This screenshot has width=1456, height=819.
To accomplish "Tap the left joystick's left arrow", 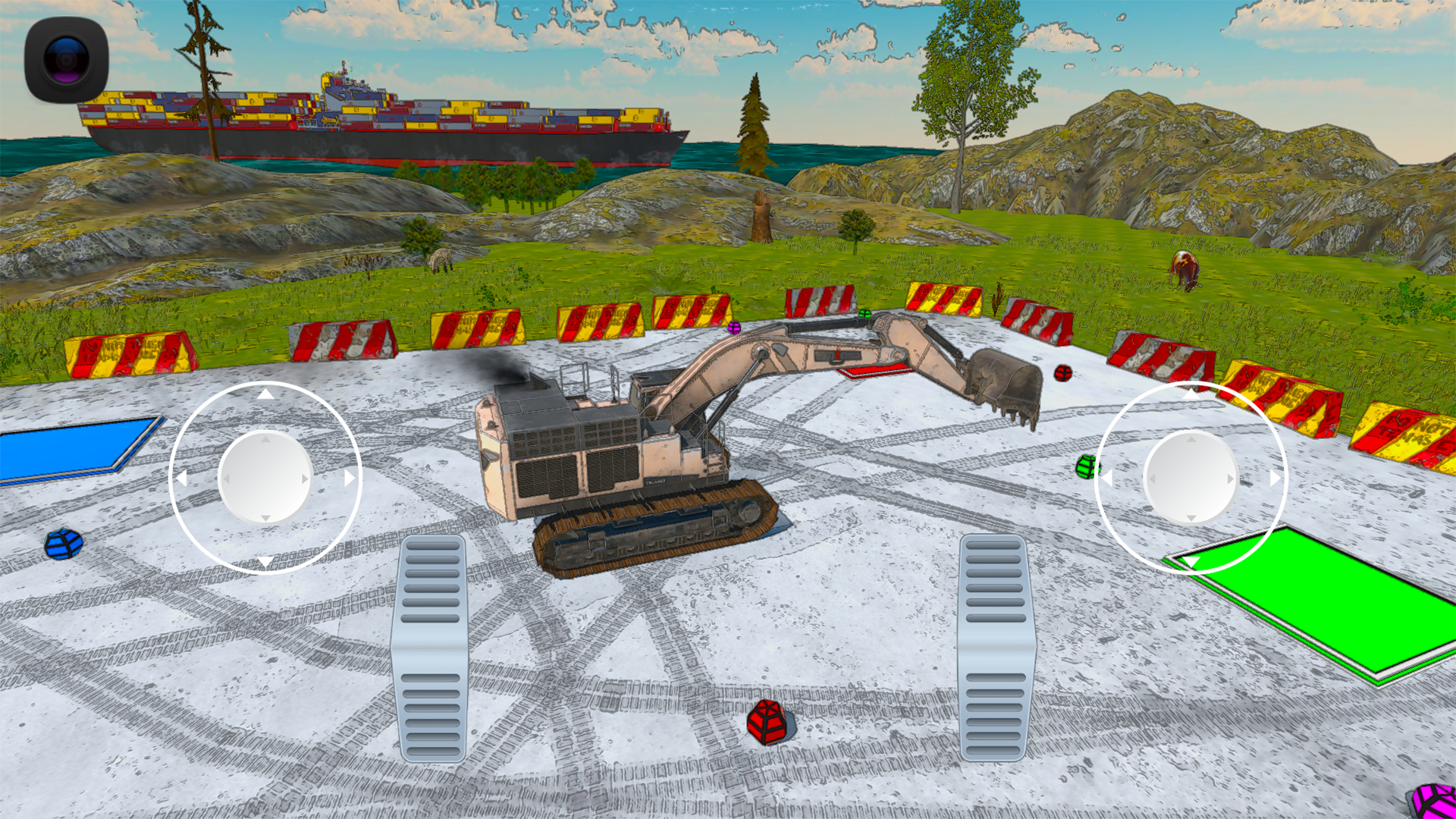I will [x=180, y=479].
